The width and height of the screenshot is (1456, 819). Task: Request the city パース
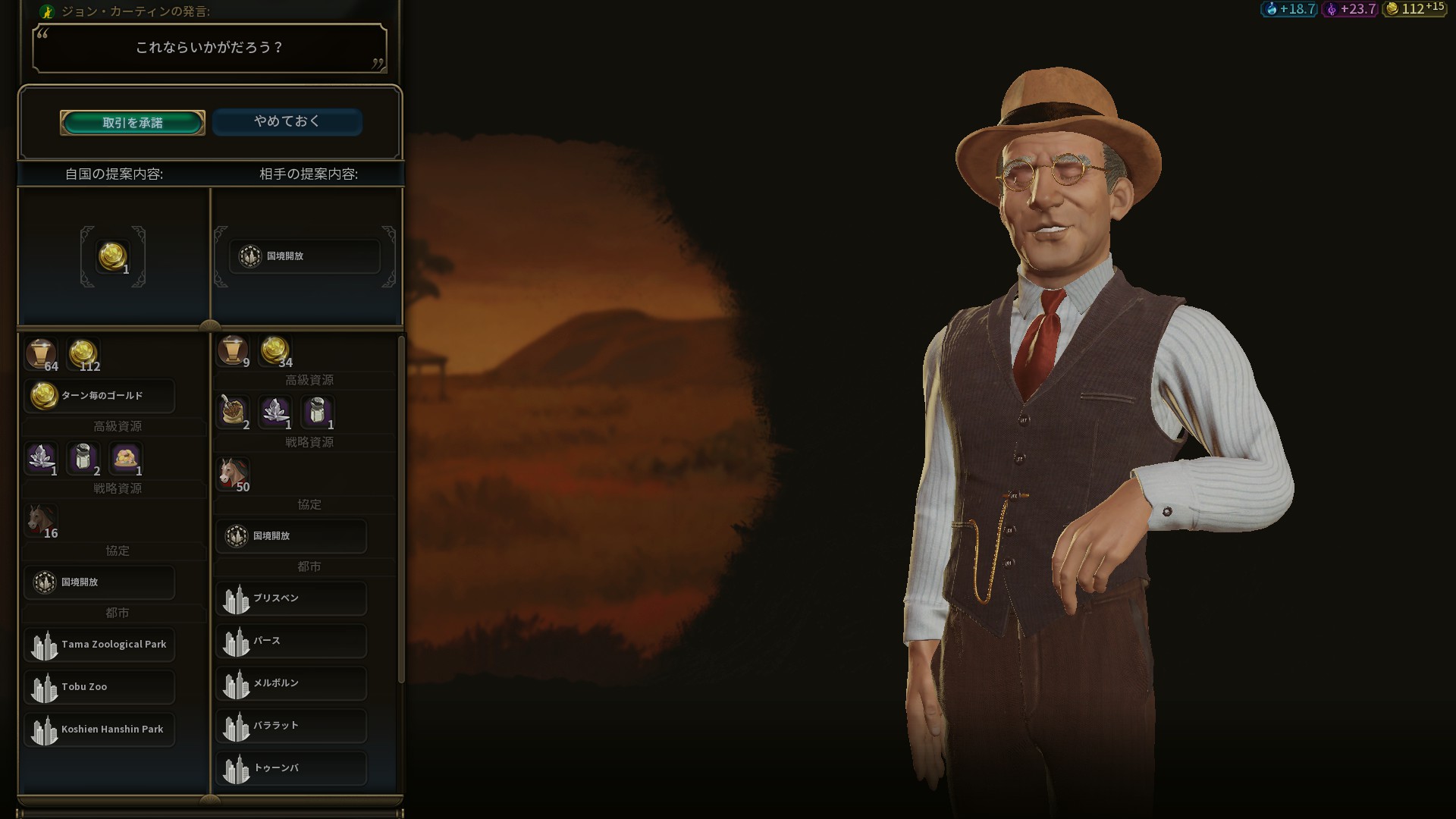coord(291,641)
